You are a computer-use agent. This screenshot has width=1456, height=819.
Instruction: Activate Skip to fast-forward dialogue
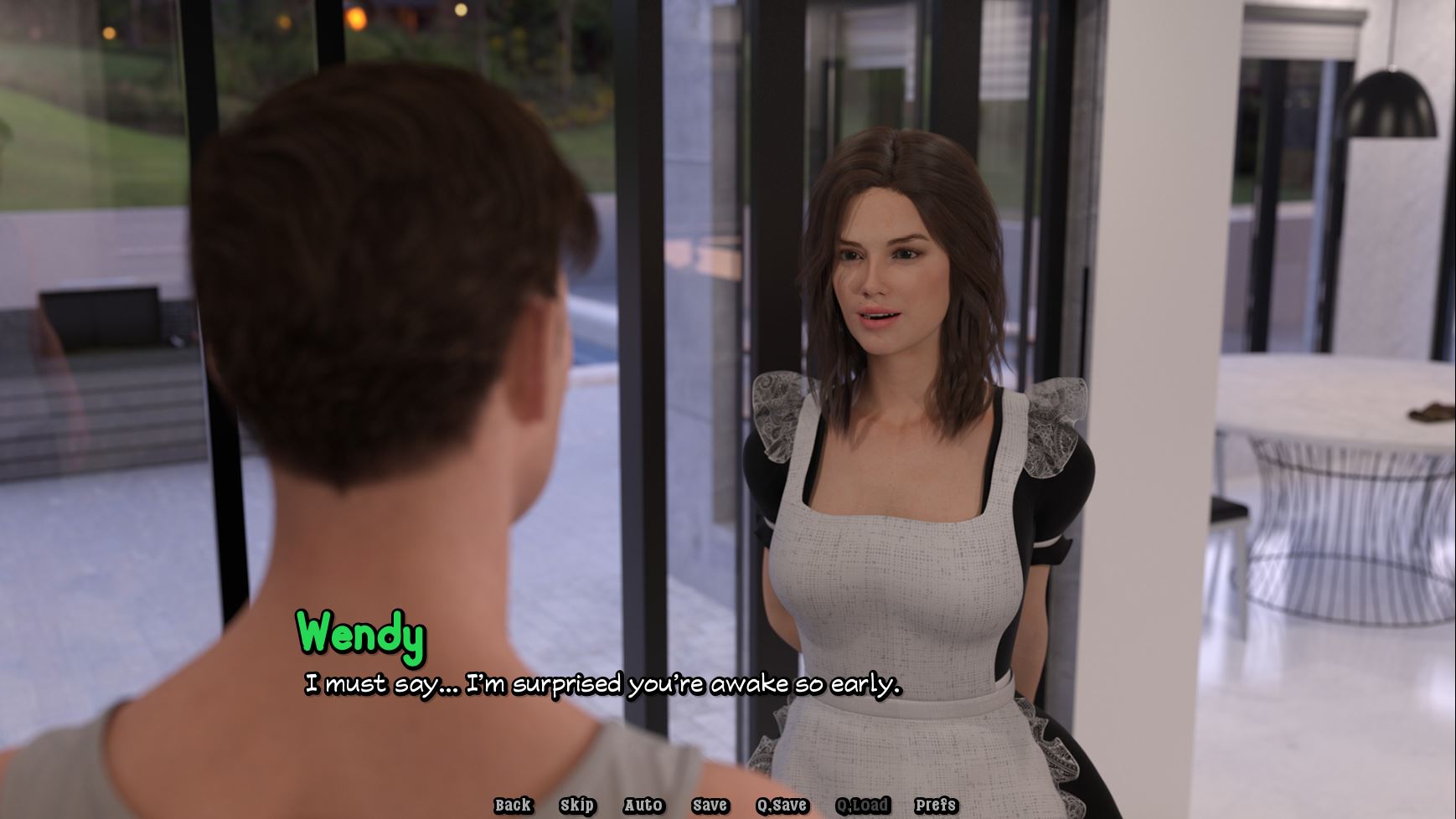[x=577, y=805]
